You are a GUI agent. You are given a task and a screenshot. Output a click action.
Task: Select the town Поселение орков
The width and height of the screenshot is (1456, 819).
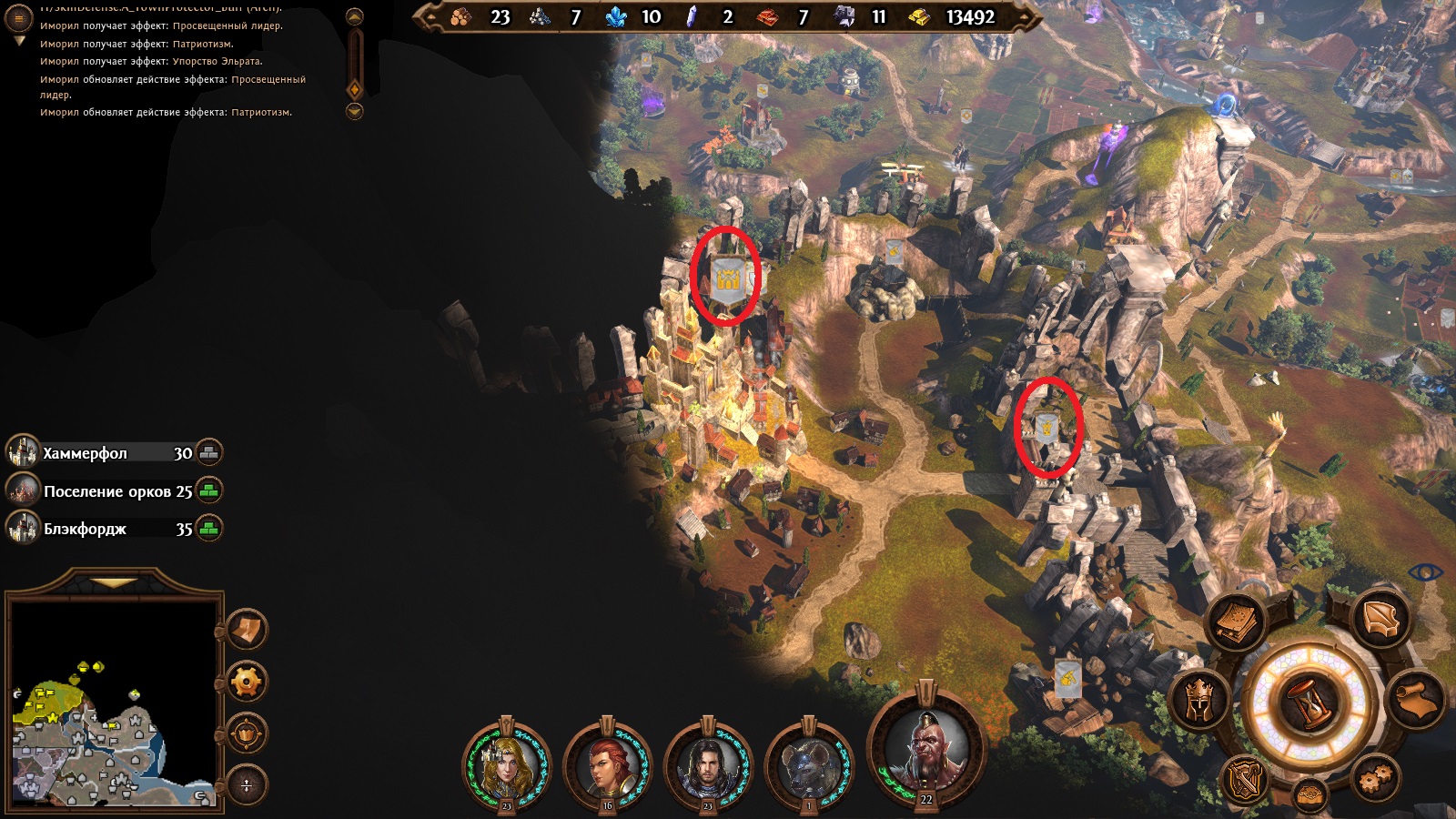click(x=106, y=491)
